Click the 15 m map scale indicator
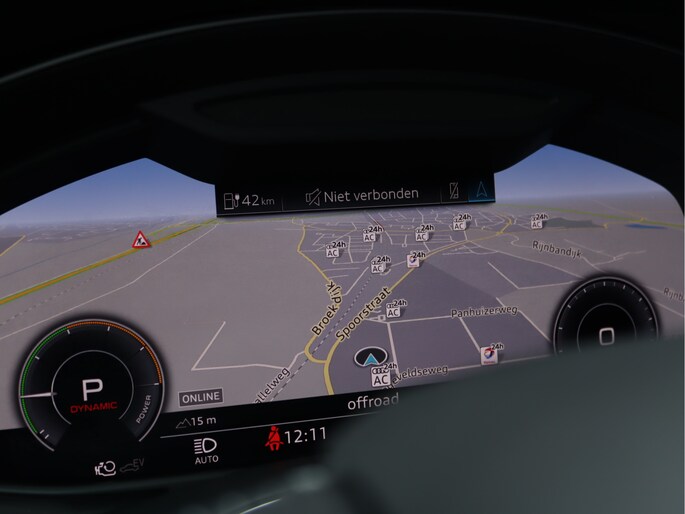This screenshot has width=685, height=514. [197, 421]
